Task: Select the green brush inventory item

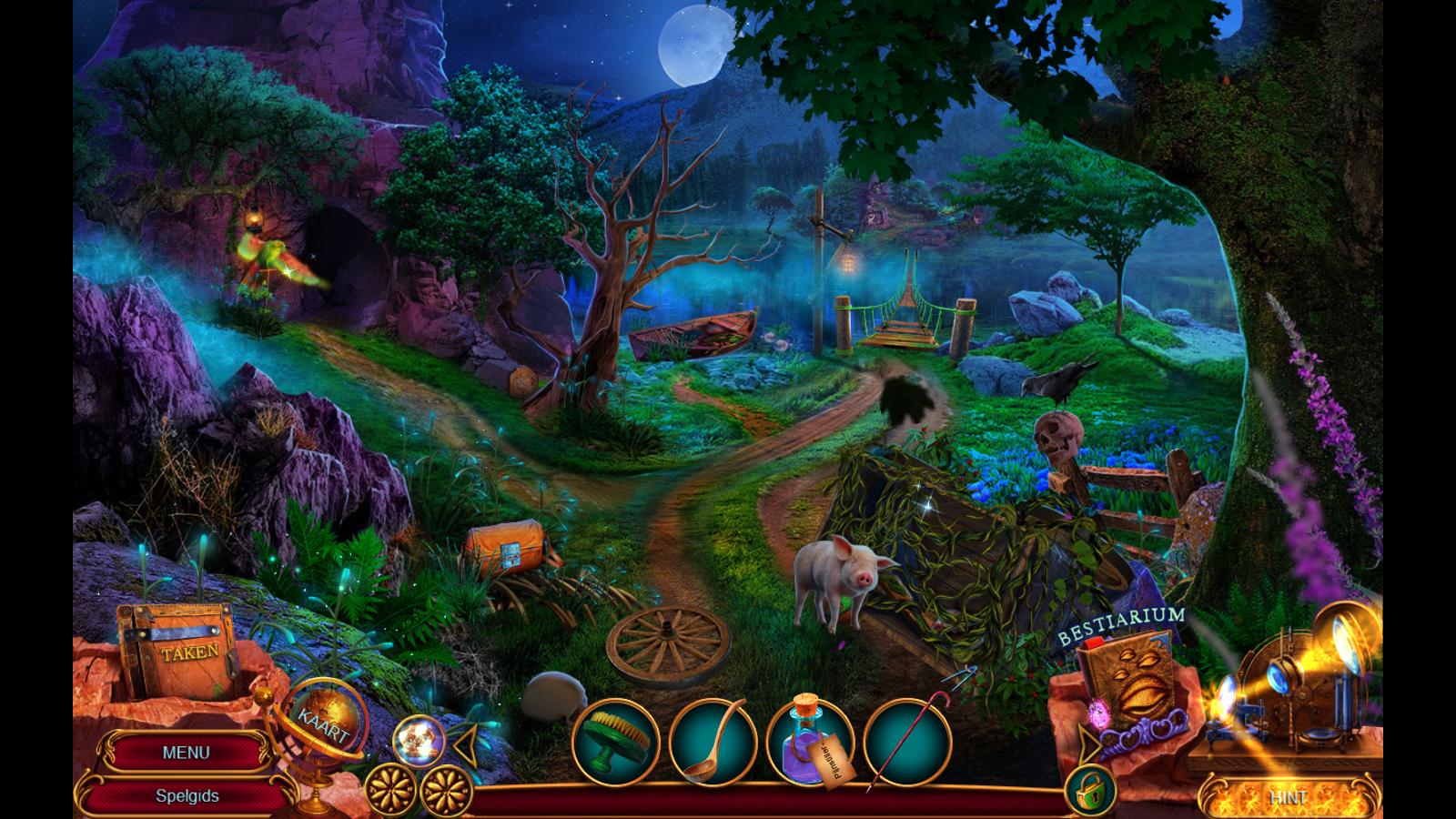Action: [x=615, y=739]
